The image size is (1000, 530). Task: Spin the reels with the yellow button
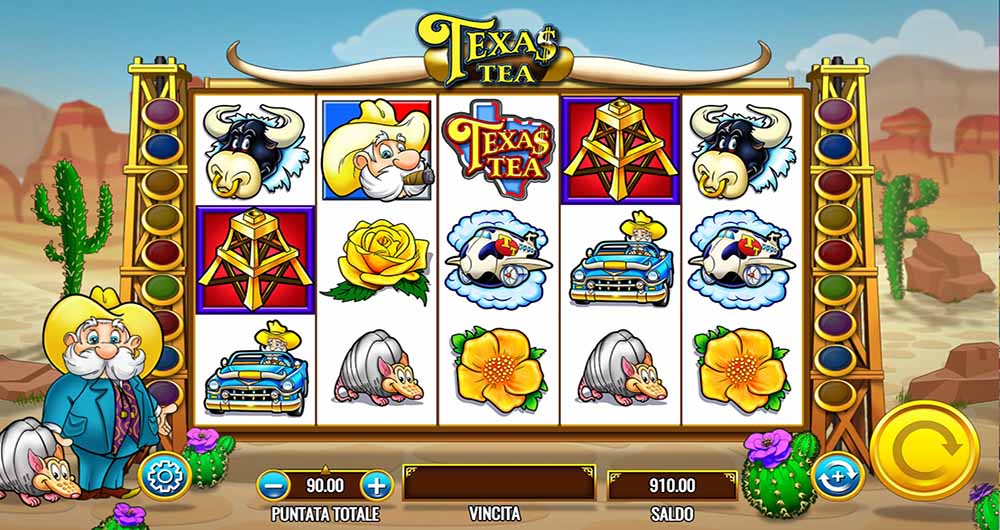click(x=923, y=450)
